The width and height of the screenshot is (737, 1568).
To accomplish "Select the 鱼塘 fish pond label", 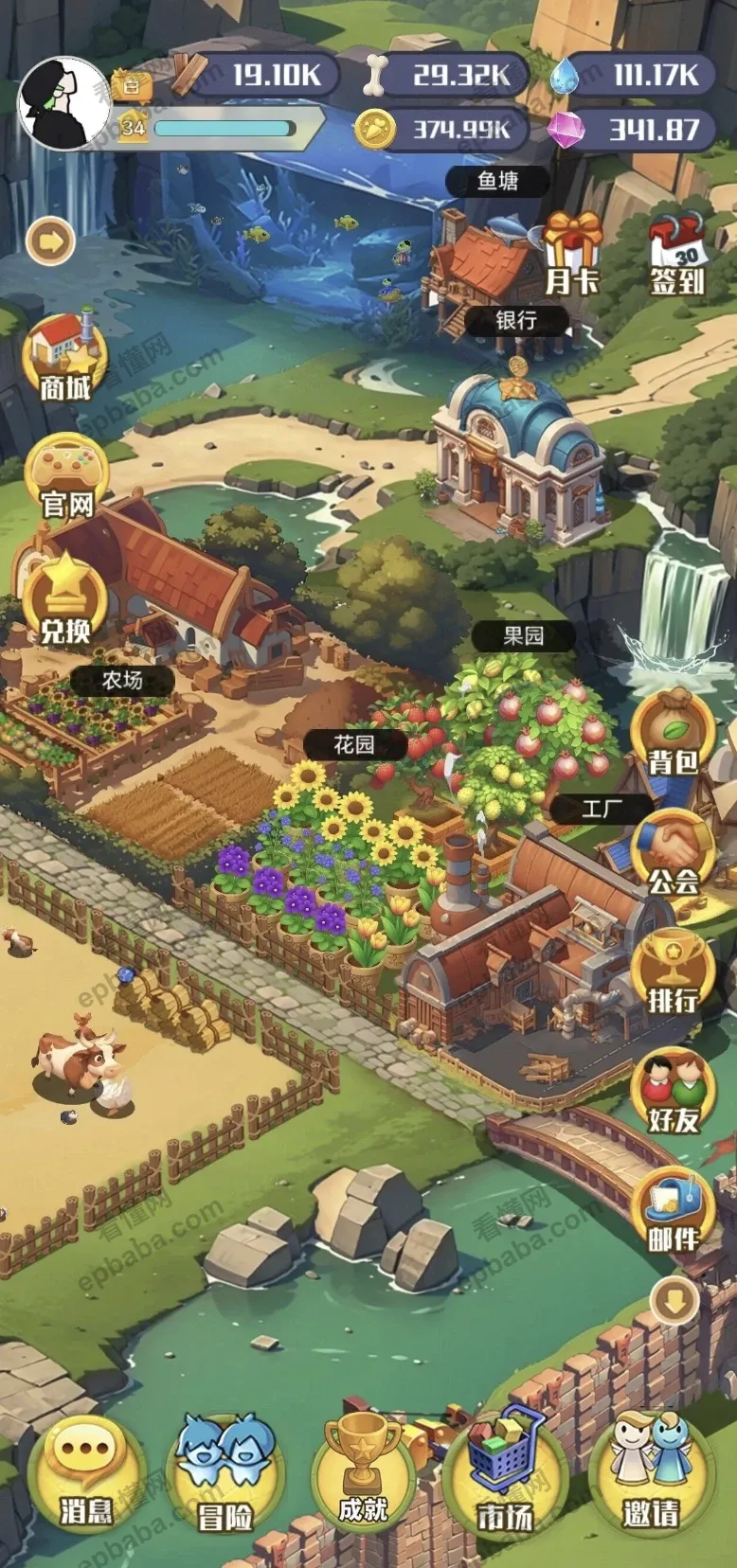I will pos(498,181).
